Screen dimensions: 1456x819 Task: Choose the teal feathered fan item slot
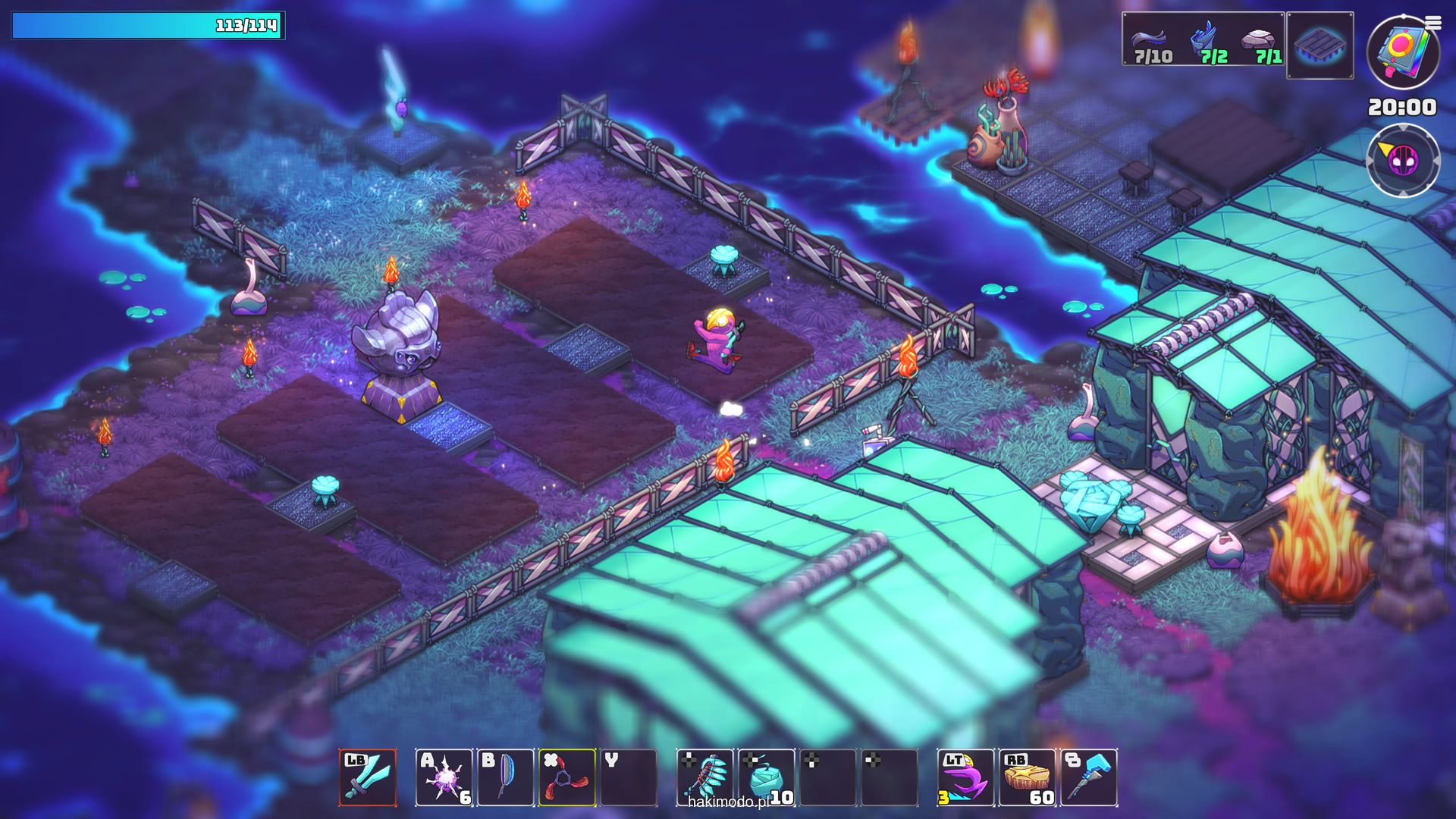click(x=705, y=777)
